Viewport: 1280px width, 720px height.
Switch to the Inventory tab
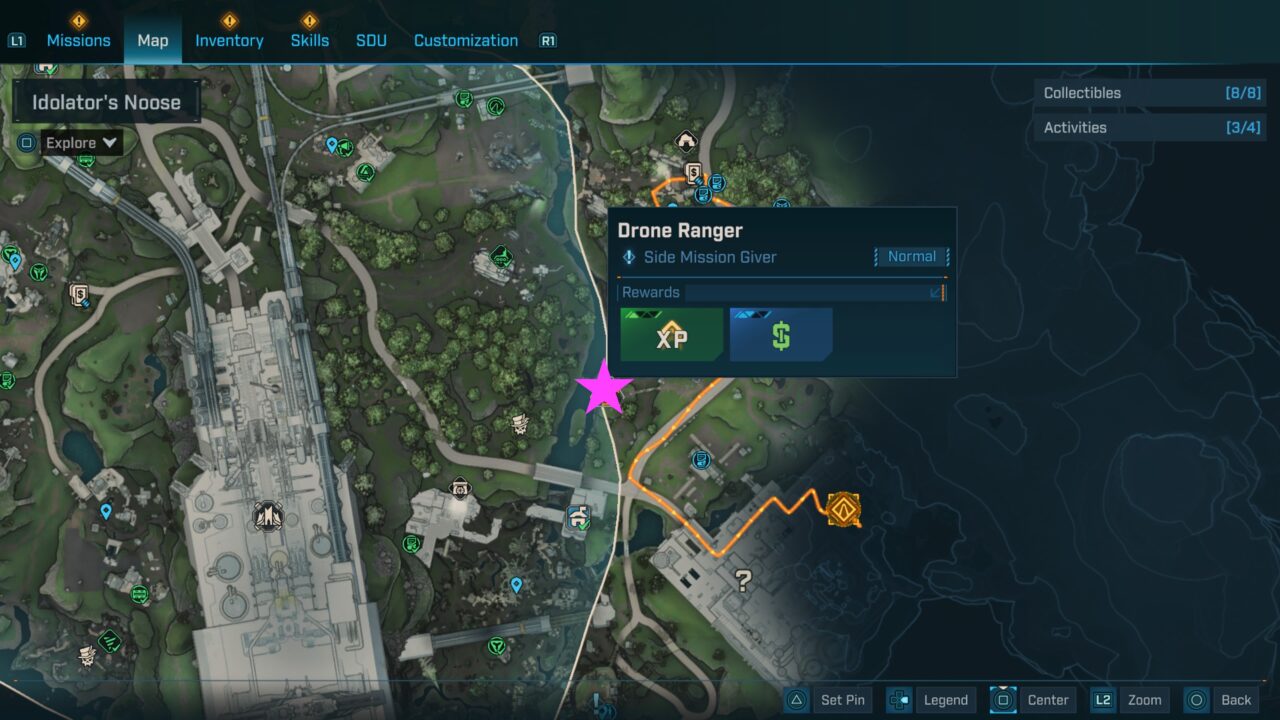coord(229,40)
